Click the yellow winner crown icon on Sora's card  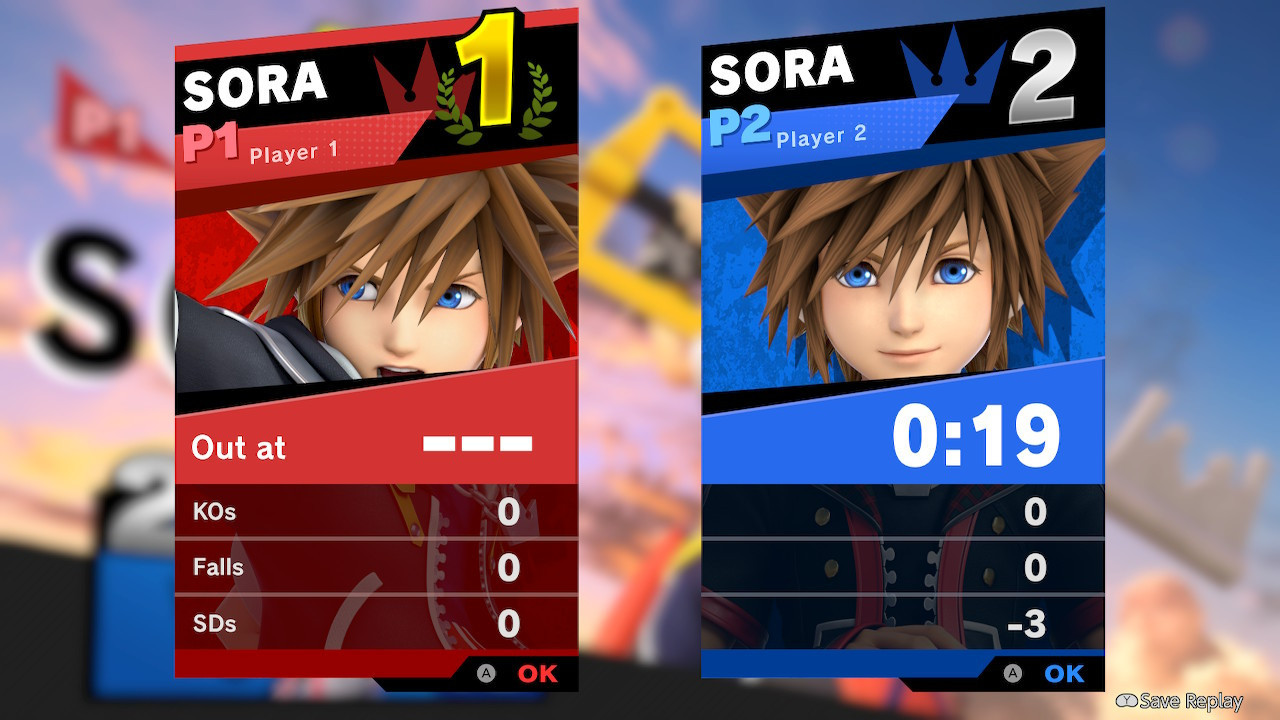404,80
